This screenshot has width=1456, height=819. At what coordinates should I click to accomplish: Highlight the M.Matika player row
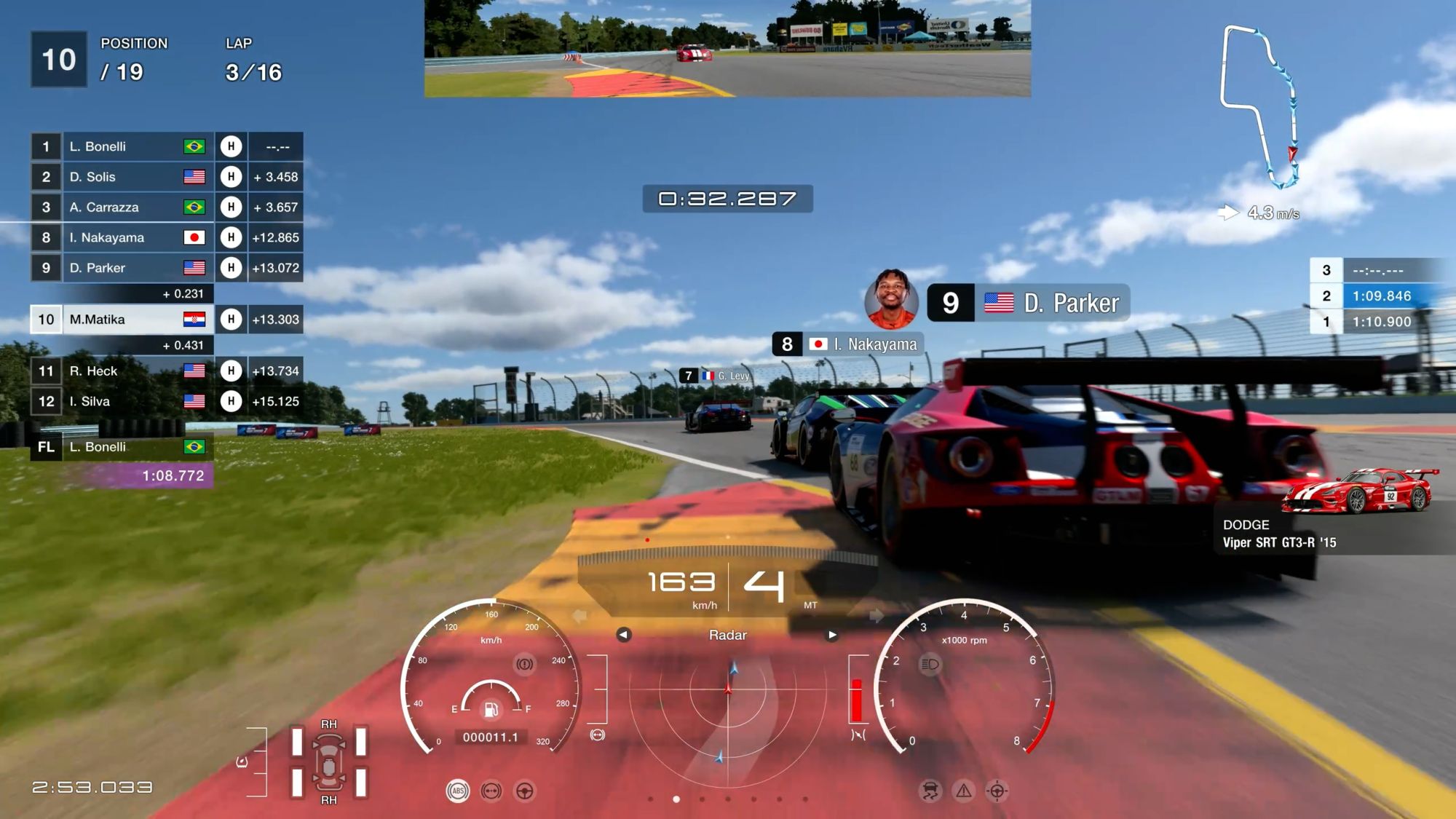(166, 319)
